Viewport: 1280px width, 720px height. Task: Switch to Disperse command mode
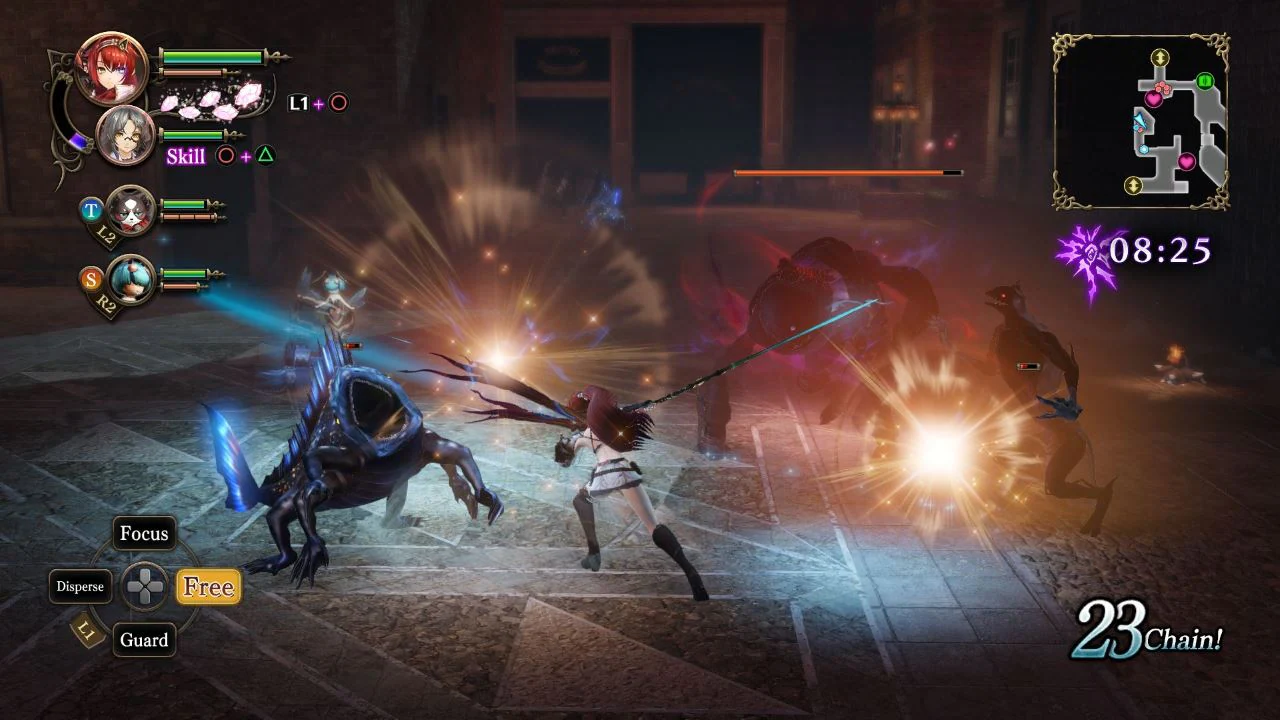point(80,586)
